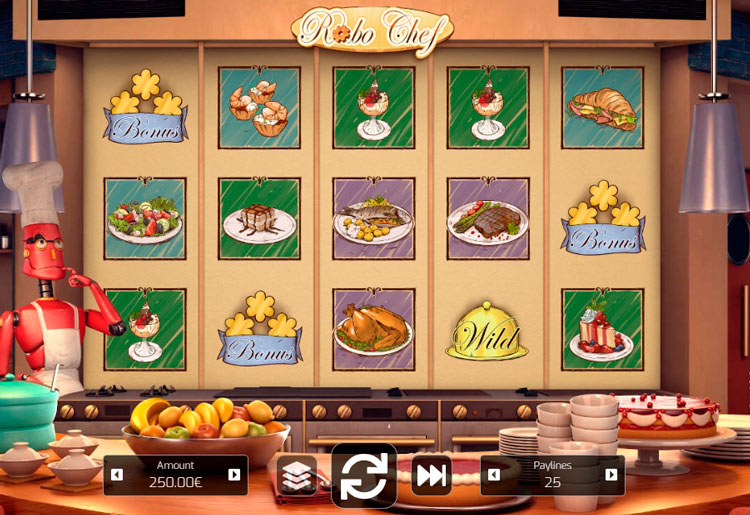Reduce the Paylines count with left arrow
Screen dimensions: 750x515
pyautogui.click(x=494, y=475)
